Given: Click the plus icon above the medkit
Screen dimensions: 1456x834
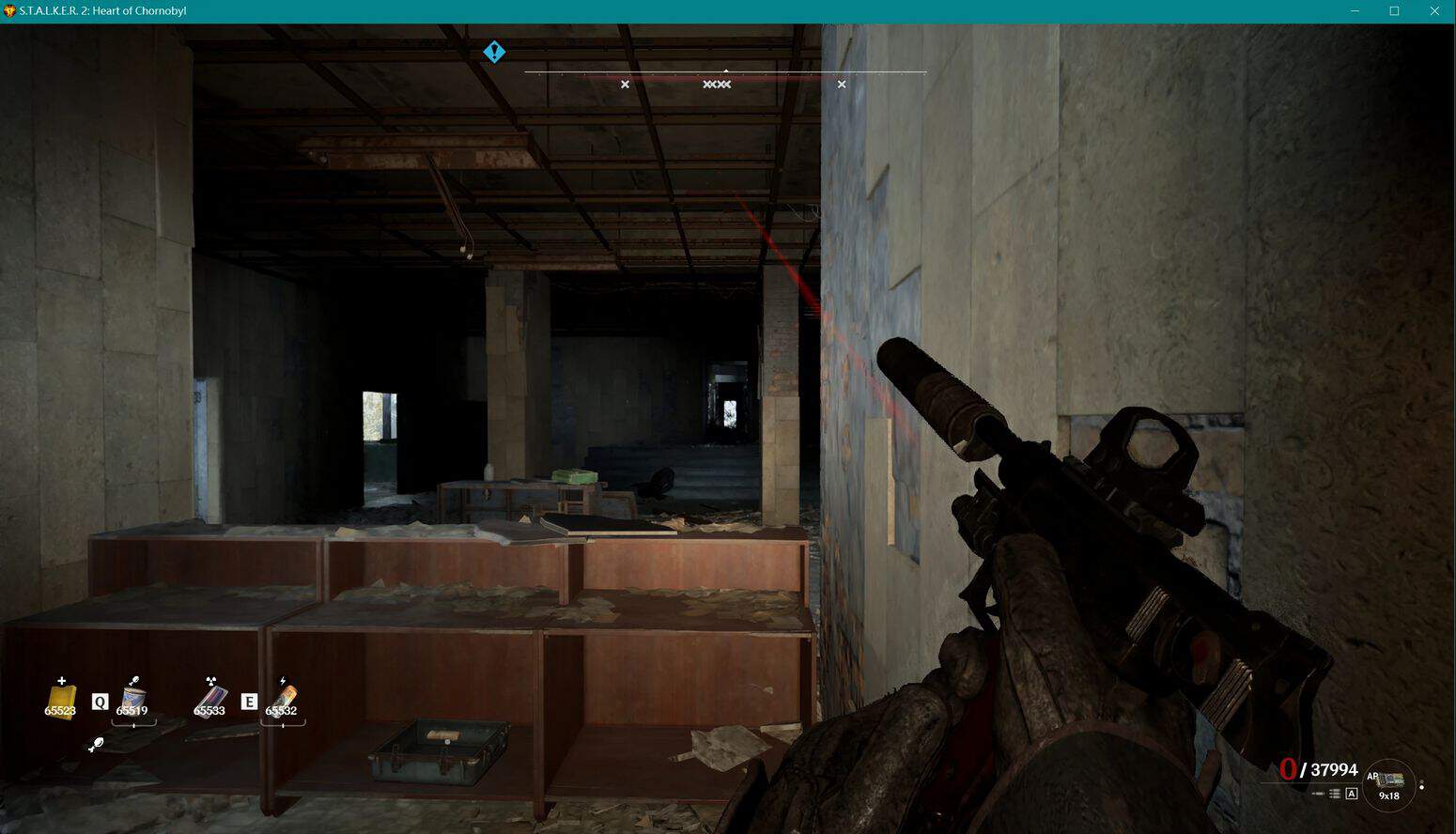Looking at the screenshot, I should (61, 680).
